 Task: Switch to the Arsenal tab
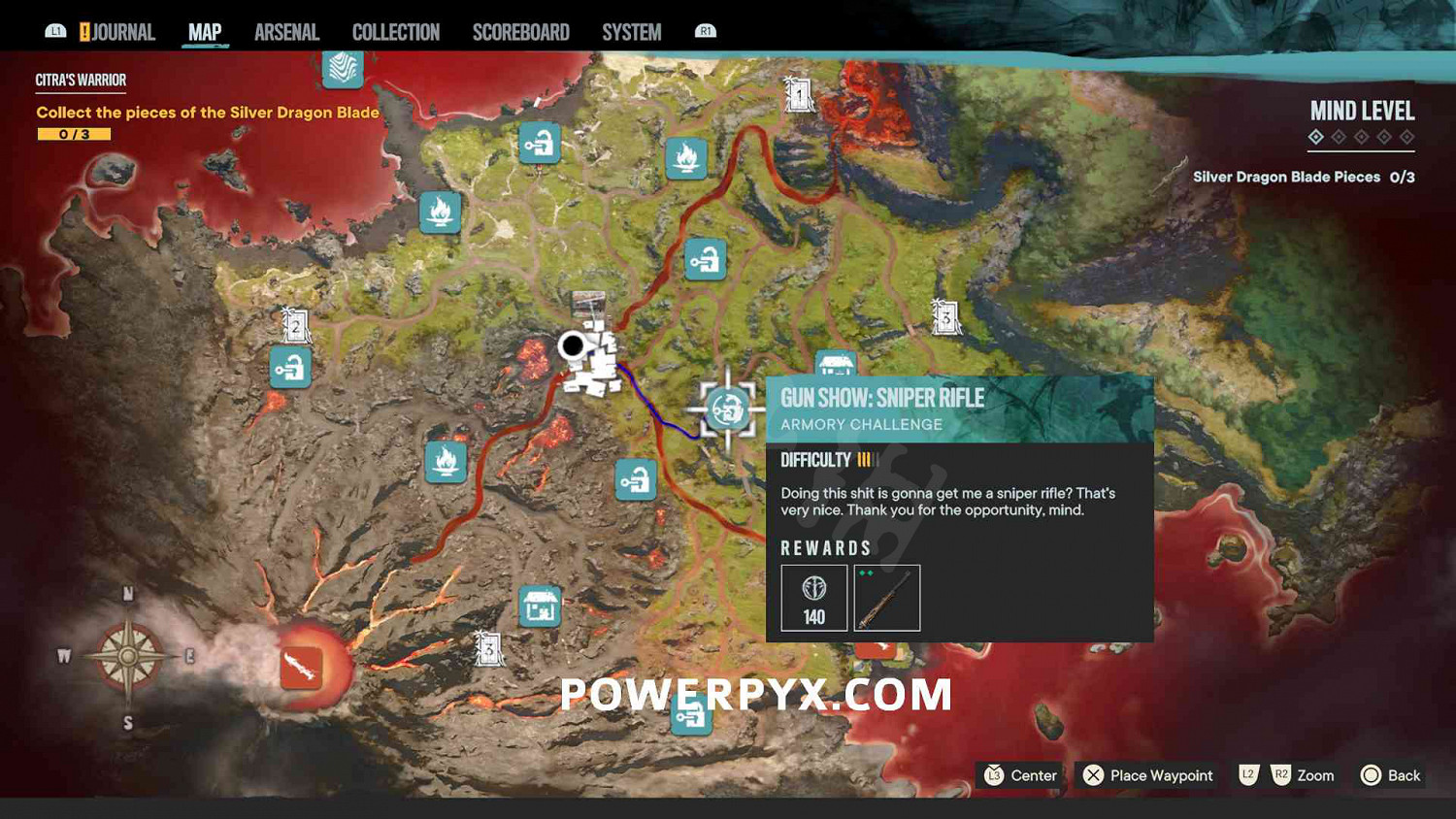click(286, 31)
